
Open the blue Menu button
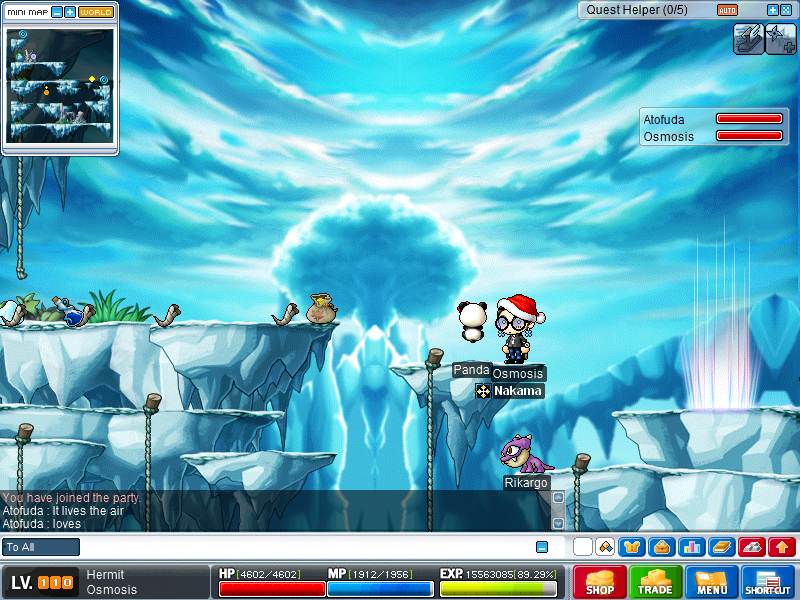pyautogui.click(x=712, y=582)
